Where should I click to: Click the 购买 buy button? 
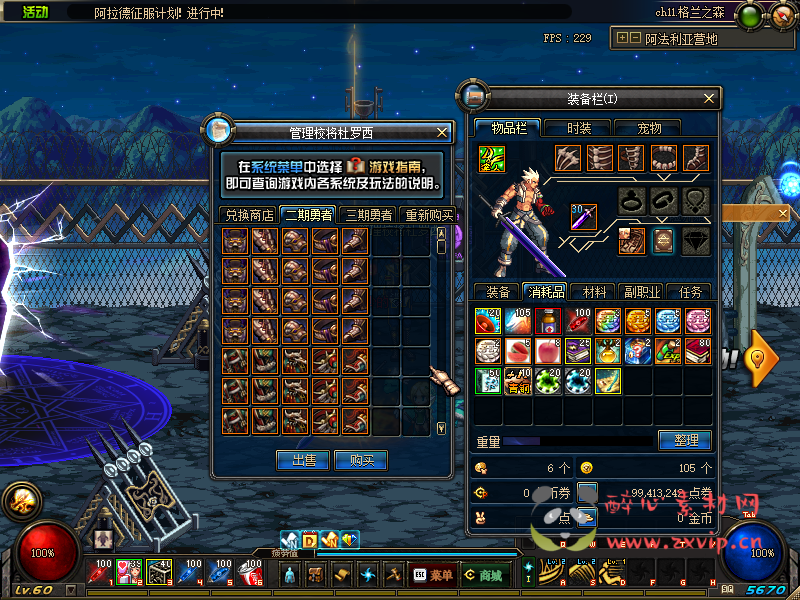pos(361,460)
